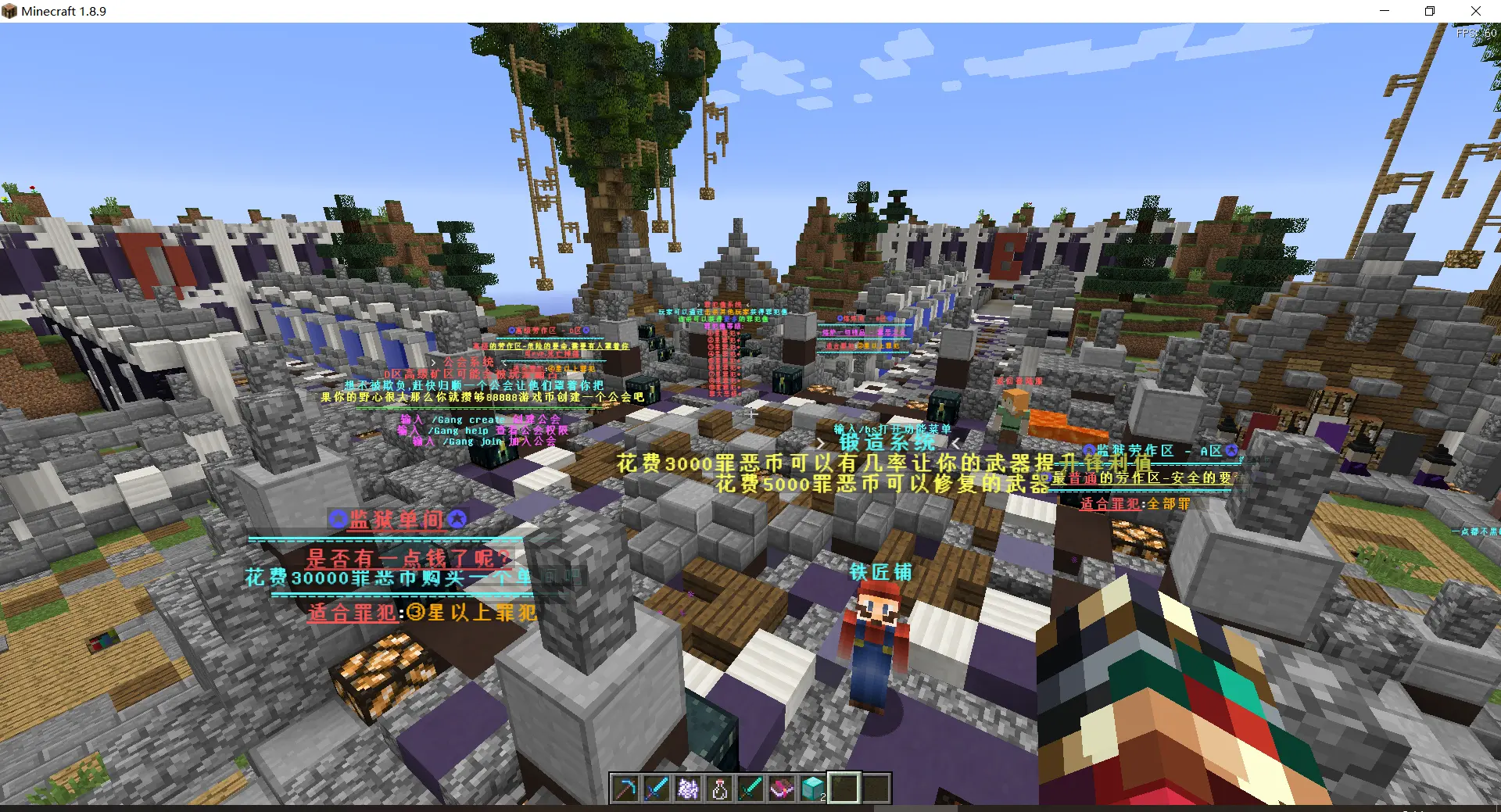Close the Minecraft 1.8.9 window
The image size is (1501, 812).
[1475, 11]
